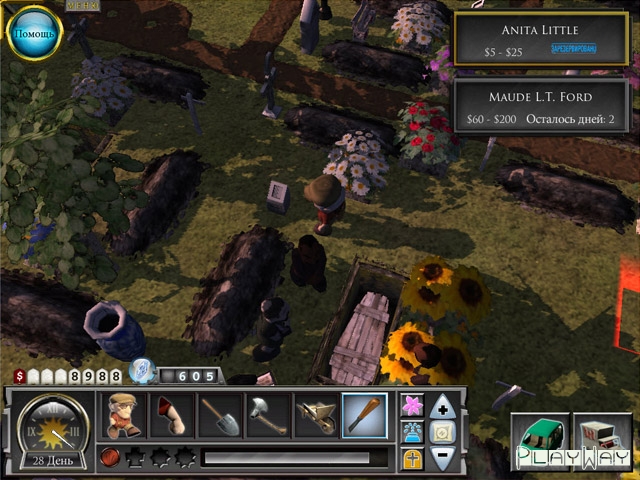Select the Maude L.T. Ford order
This screenshot has width=640, height=480.
[541, 107]
